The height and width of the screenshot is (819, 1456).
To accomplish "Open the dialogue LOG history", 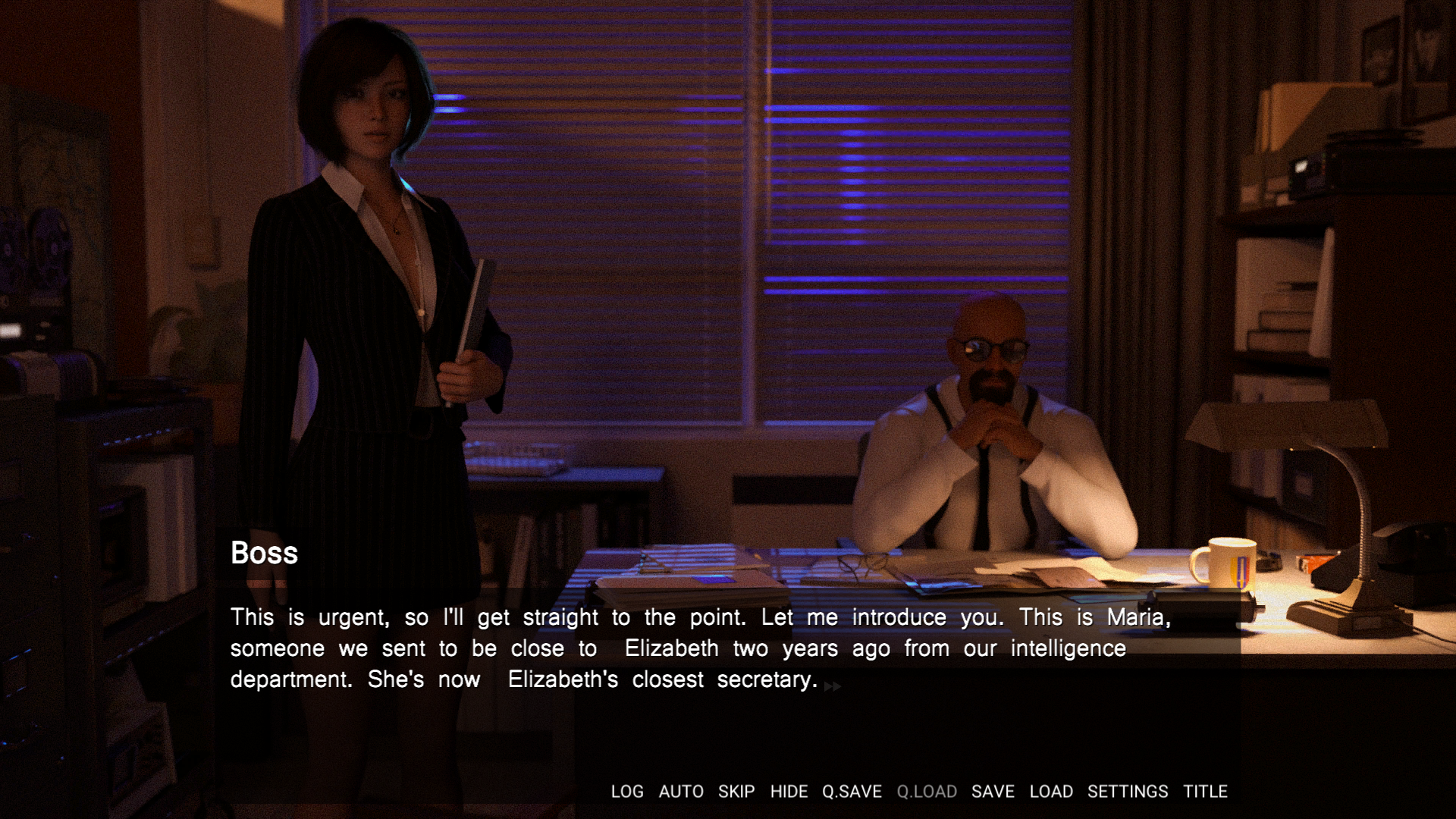I will pyautogui.click(x=627, y=792).
